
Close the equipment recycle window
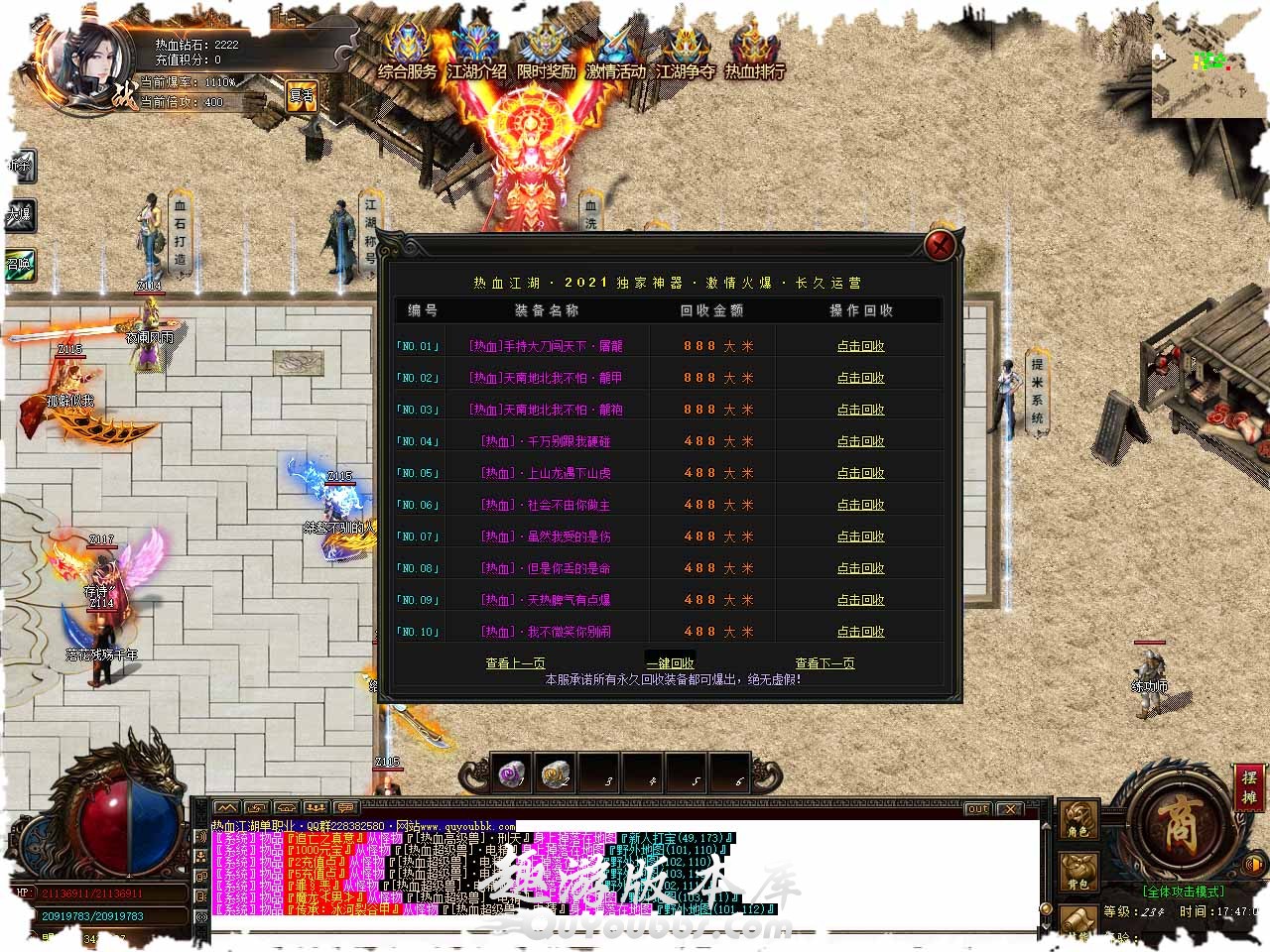point(940,245)
